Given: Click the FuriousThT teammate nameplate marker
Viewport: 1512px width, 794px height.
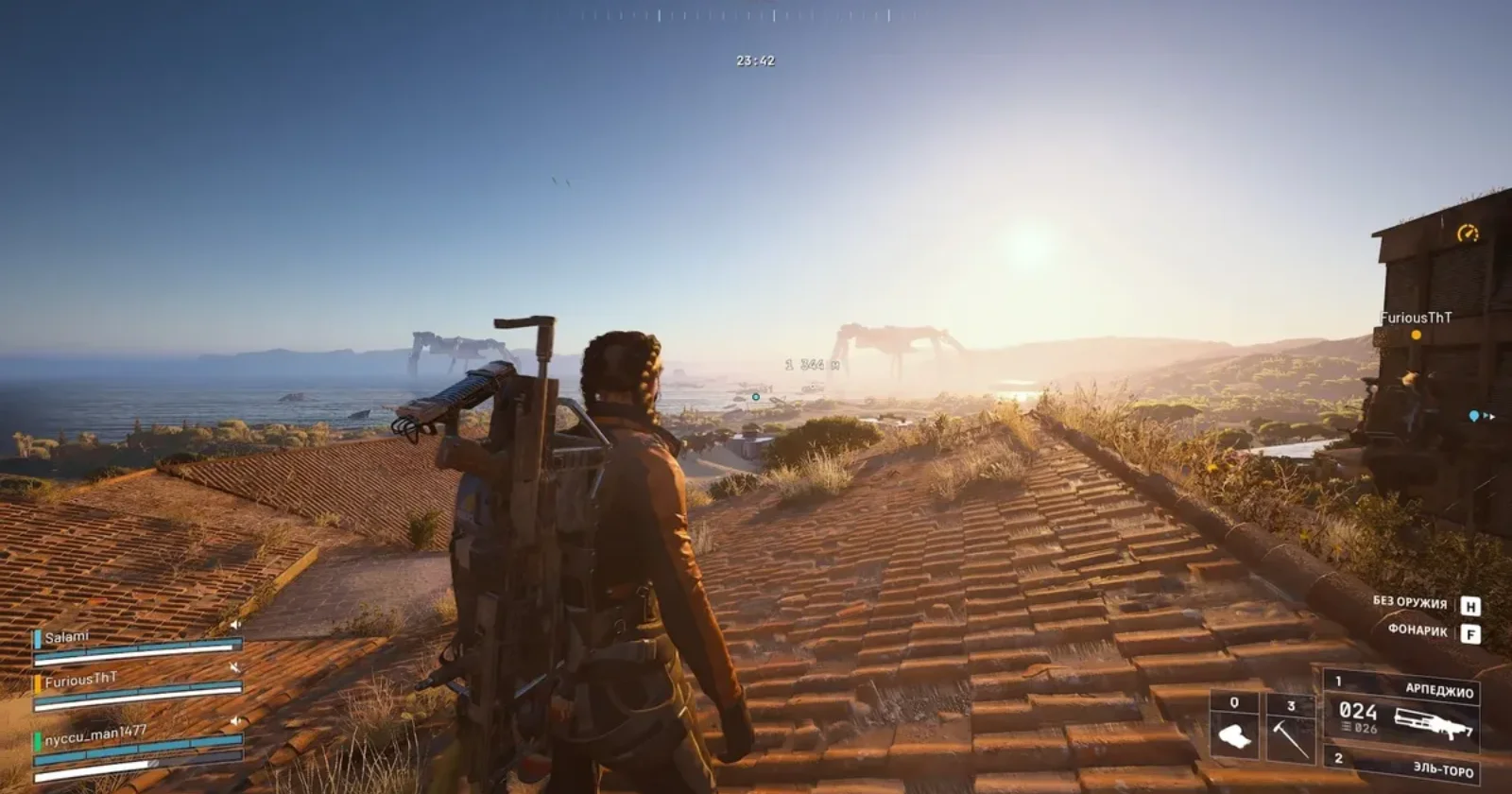Looking at the screenshot, I should (1416, 319).
